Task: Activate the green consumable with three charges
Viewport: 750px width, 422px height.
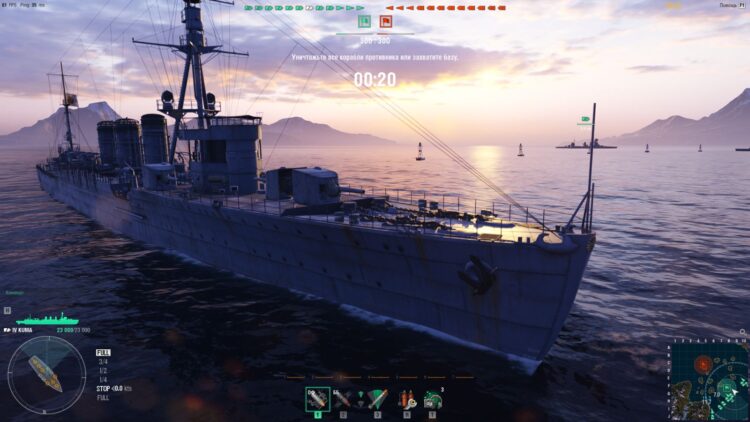Action: (433, 399)
